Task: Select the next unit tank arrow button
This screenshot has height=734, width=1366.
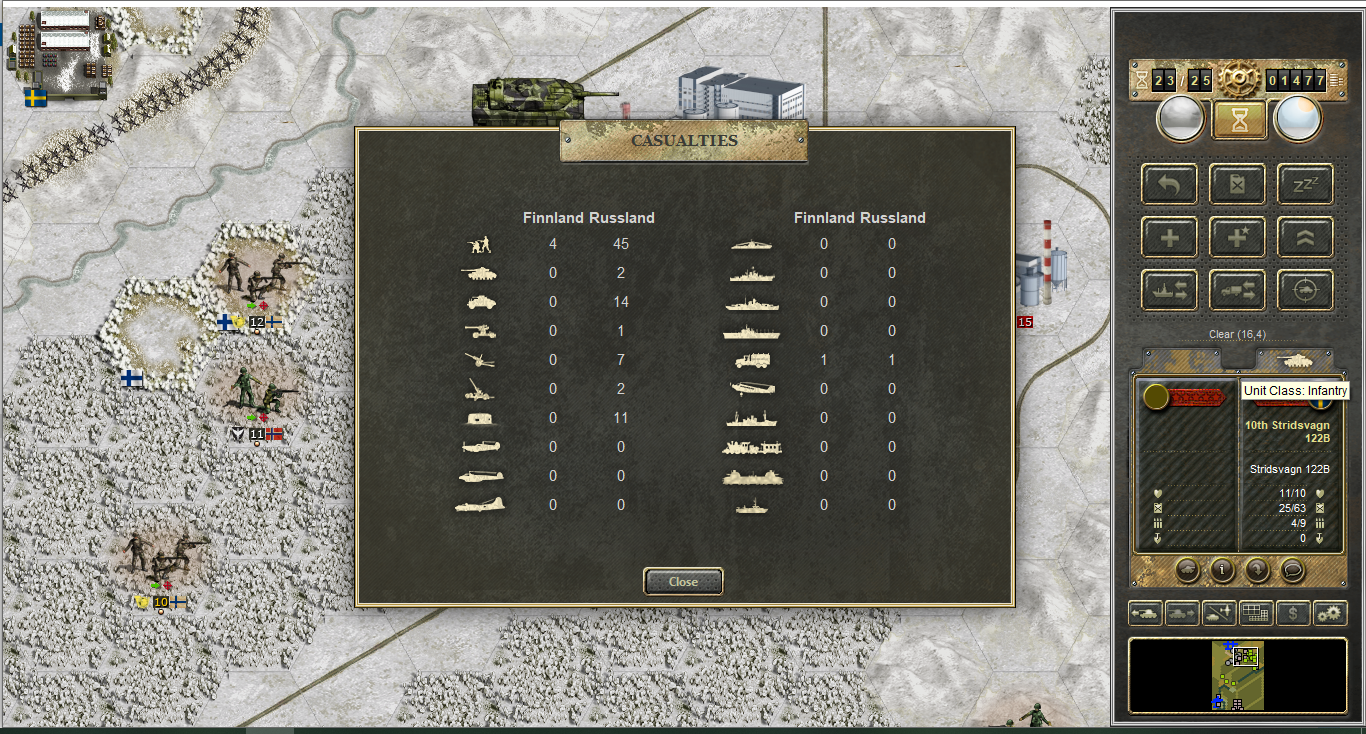Action: coord(1181,613)
